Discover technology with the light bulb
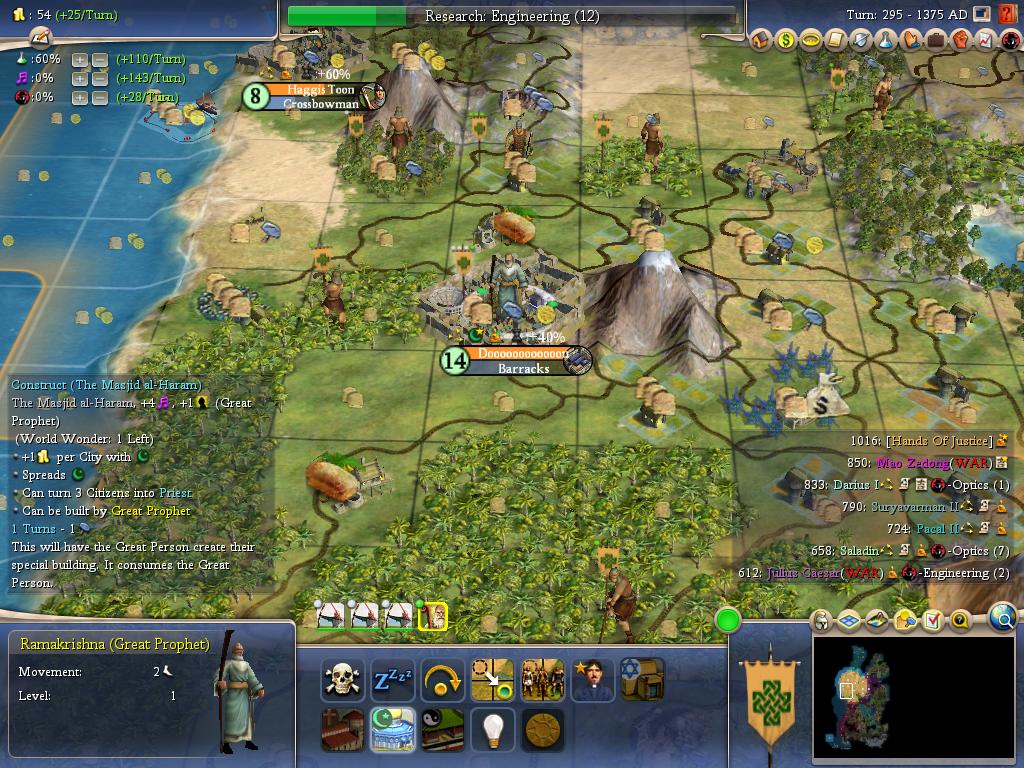 (492, 730)
